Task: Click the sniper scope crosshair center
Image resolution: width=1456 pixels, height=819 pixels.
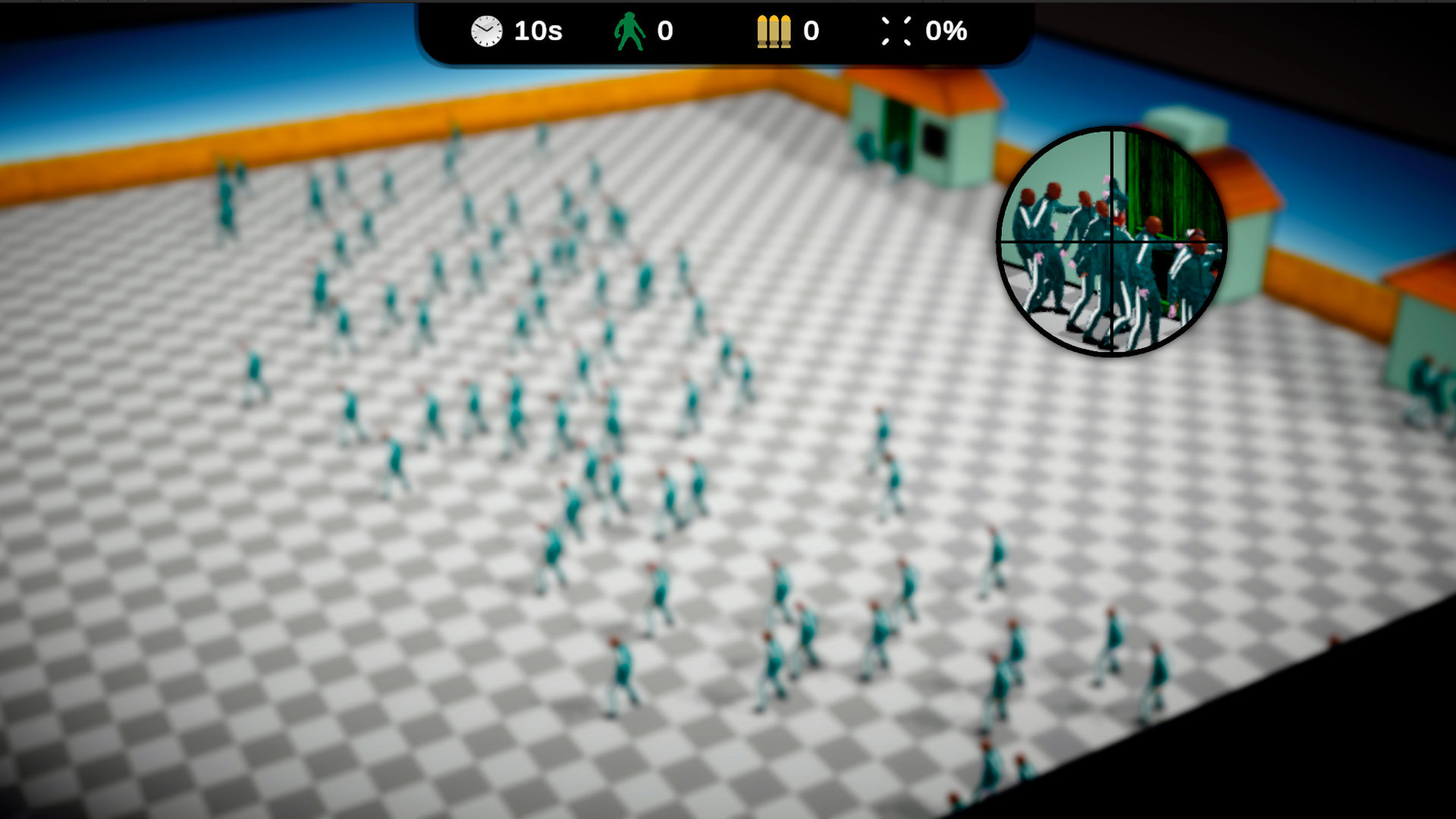Action: tap(1110, 240)
